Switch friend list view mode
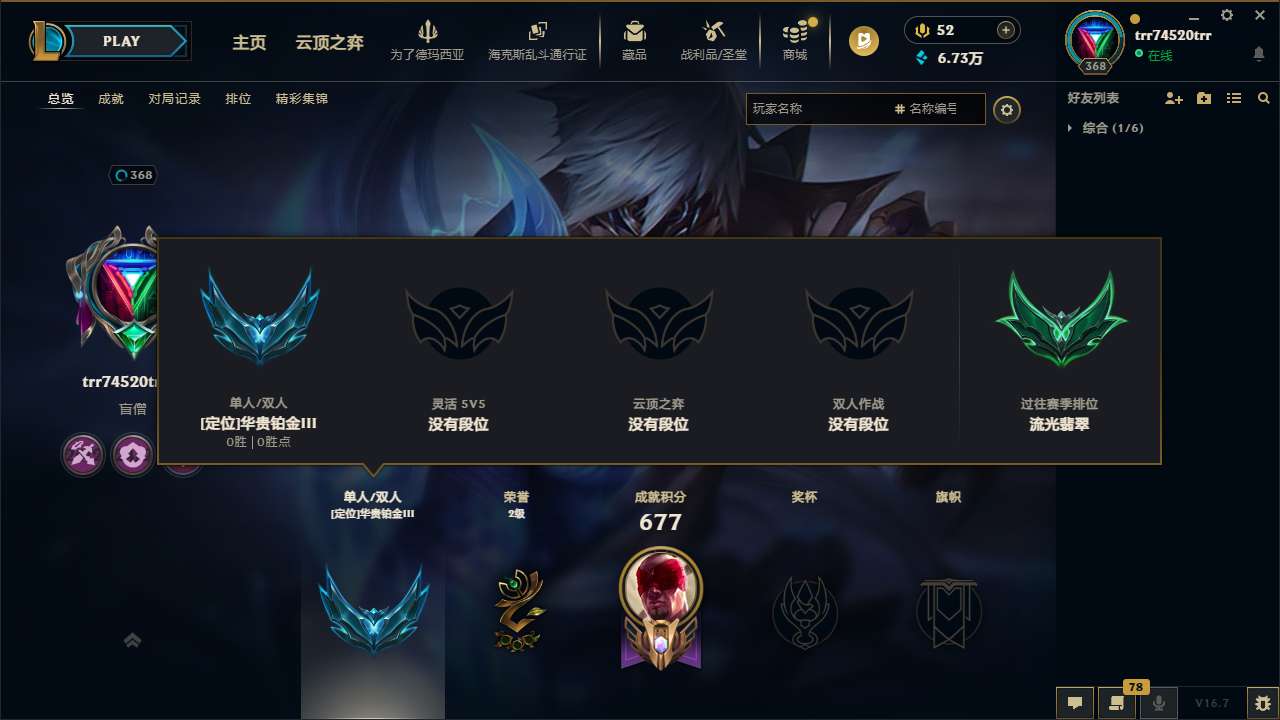Image resolution: width=1280 pixels, height=720 pixels. (x=1234, y=98)
